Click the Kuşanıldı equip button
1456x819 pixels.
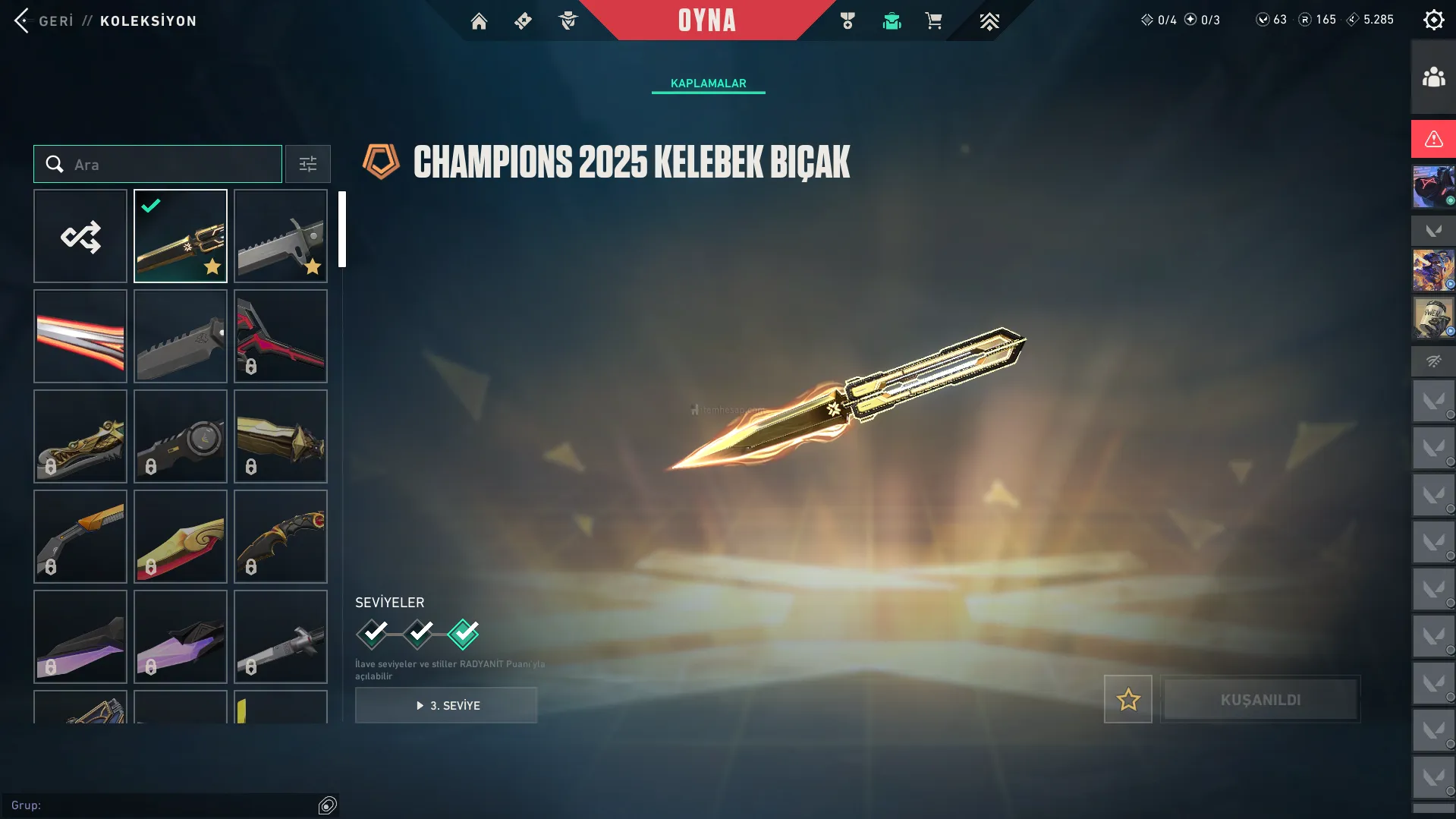(x=1260, y=699)
